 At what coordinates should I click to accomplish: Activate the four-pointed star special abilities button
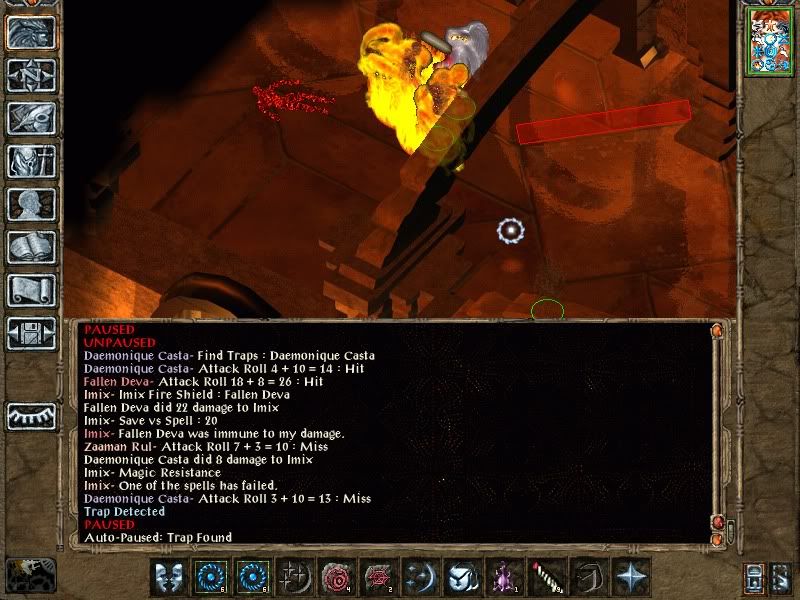629,577
